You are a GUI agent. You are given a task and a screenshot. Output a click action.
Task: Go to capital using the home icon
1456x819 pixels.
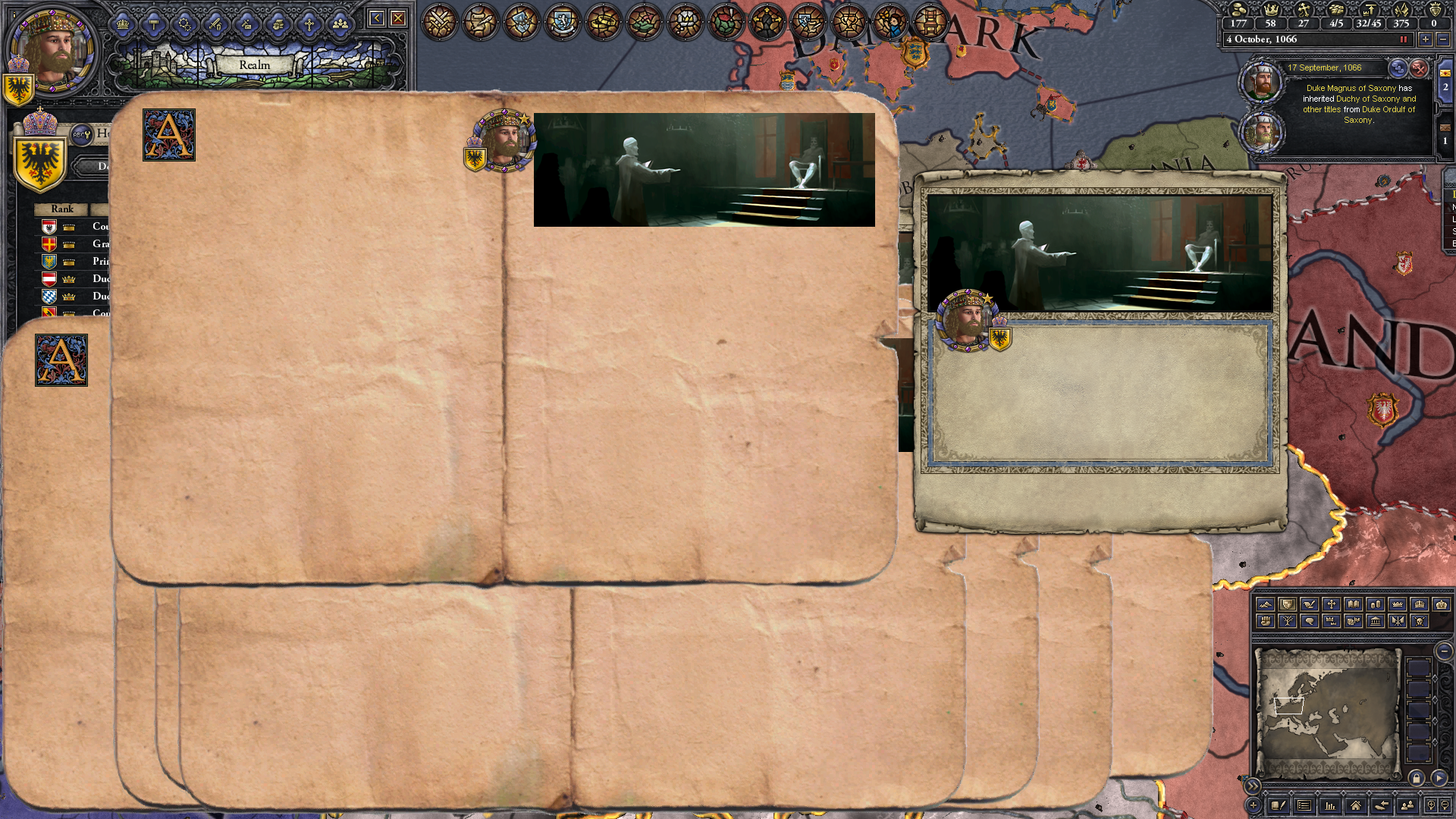[1355, 806]
